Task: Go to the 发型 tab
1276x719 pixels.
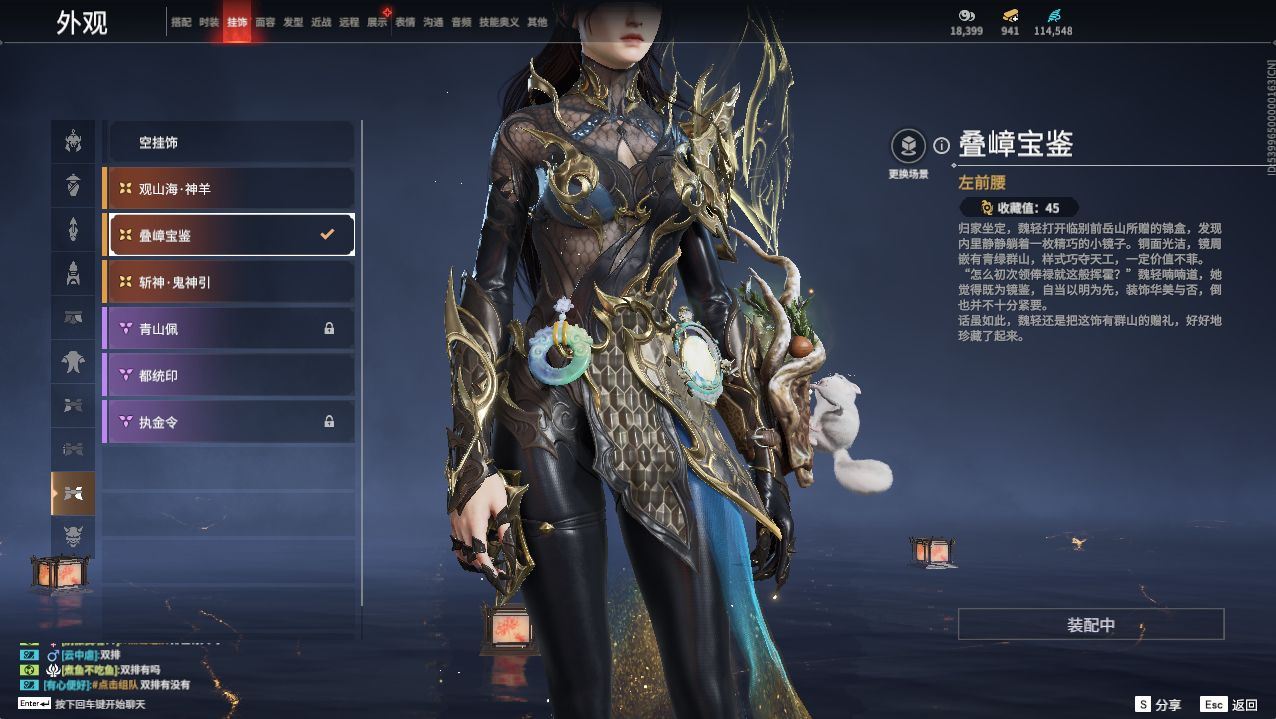Action: [293, 22]
